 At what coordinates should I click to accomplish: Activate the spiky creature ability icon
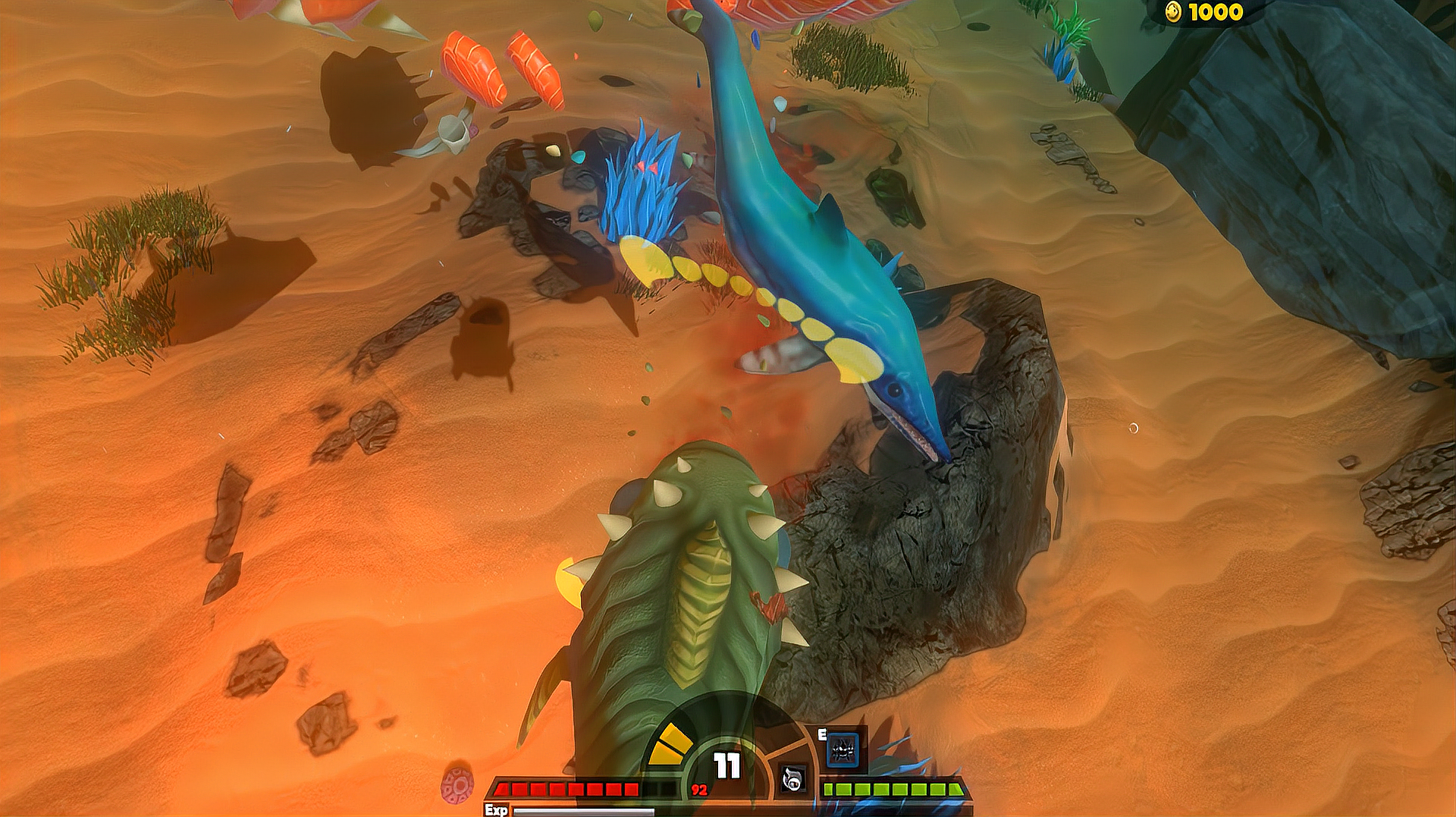(x=843, y=750)
